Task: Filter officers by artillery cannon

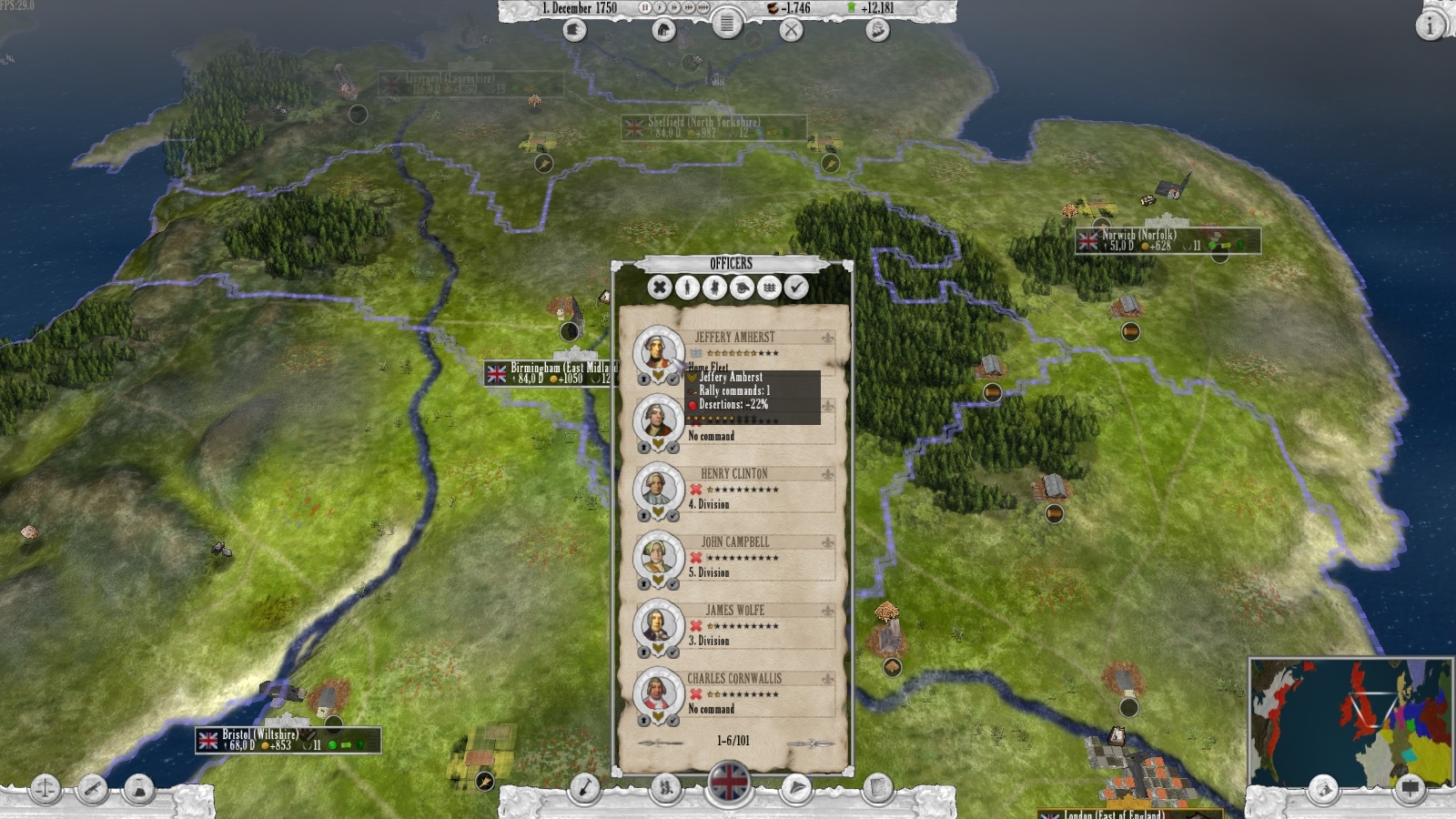Action: click(x=742, y=288)
